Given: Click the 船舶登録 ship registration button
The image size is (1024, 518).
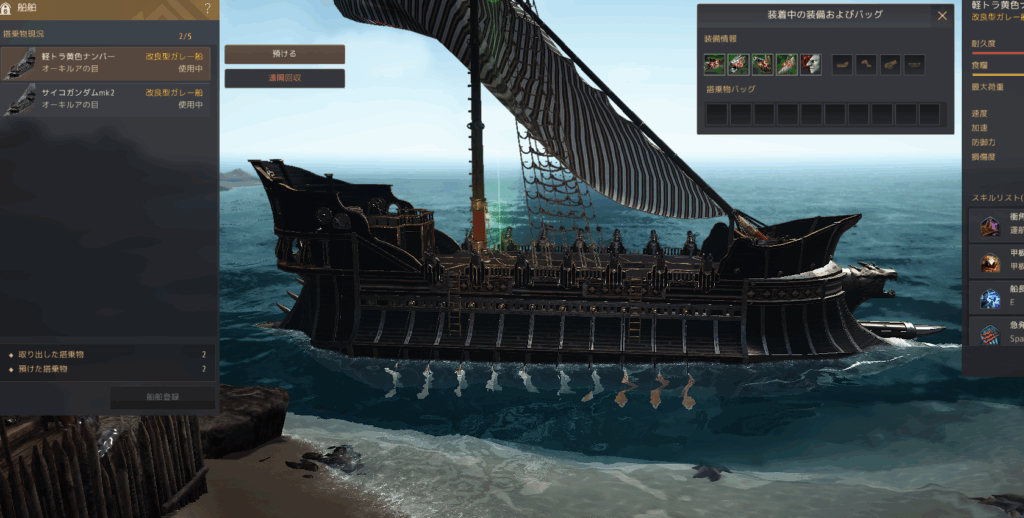Looking at the screenshot, I should [x=162, y=398].
